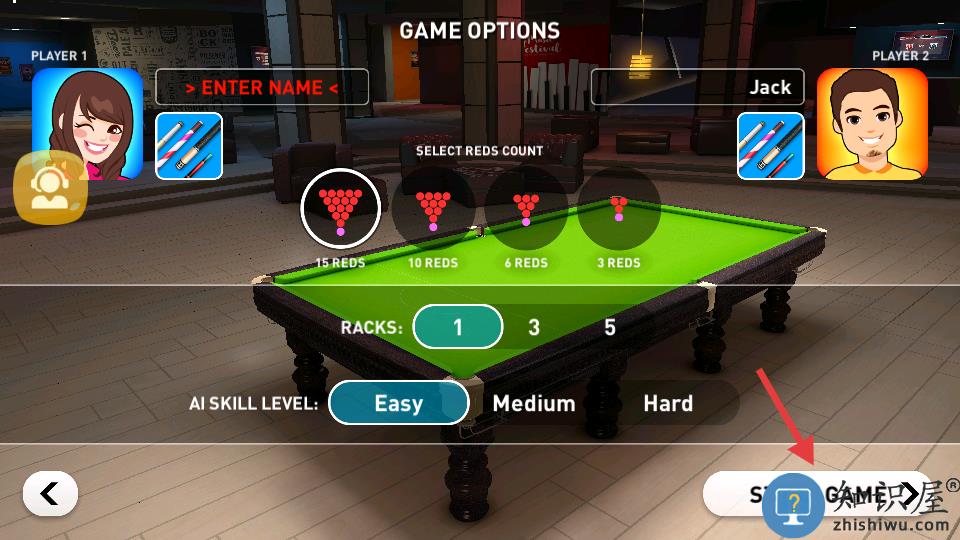
Task: Select the 3 reds option
Action: tap(619, 208)
